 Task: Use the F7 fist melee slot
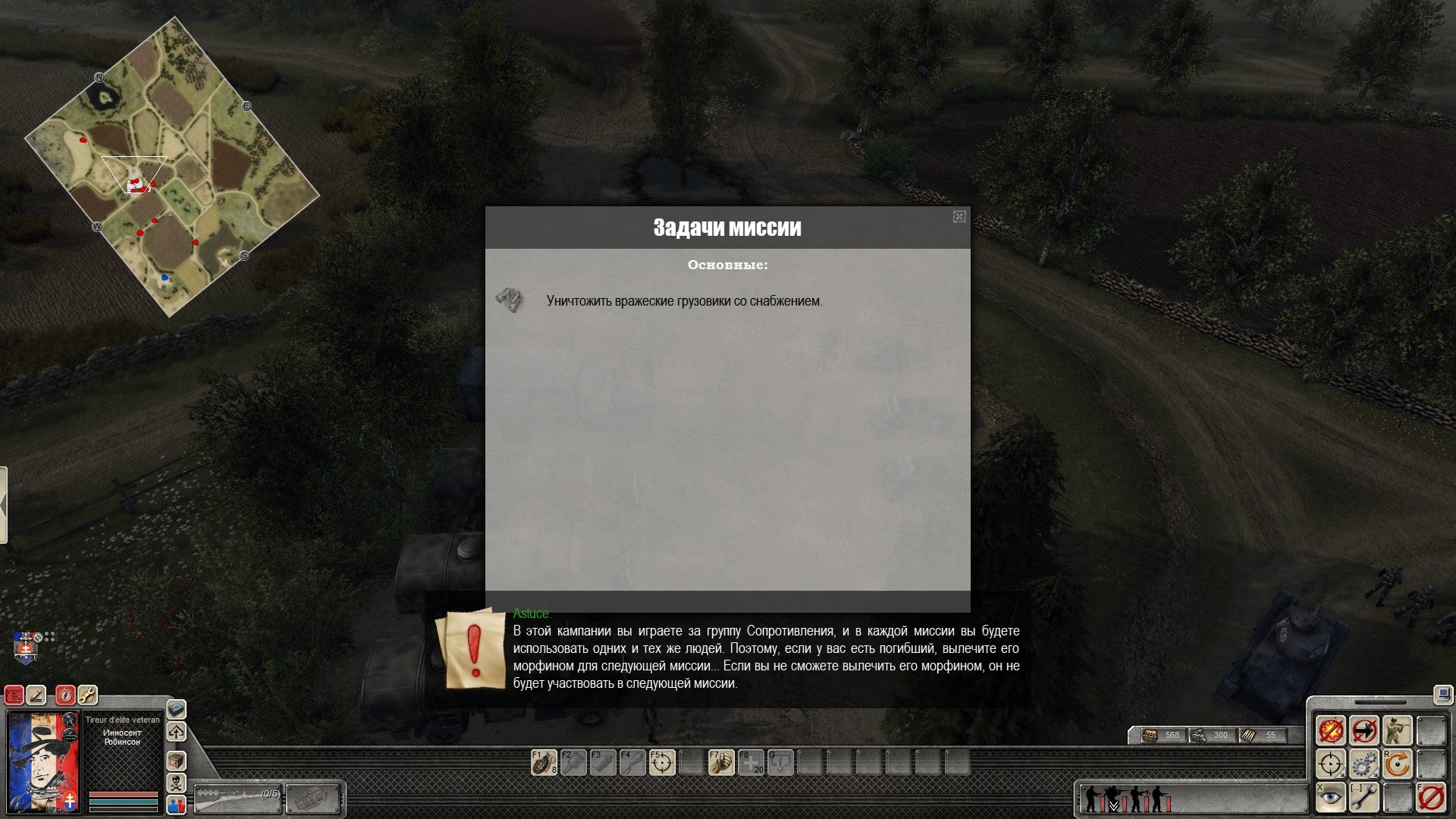[721, 762]
